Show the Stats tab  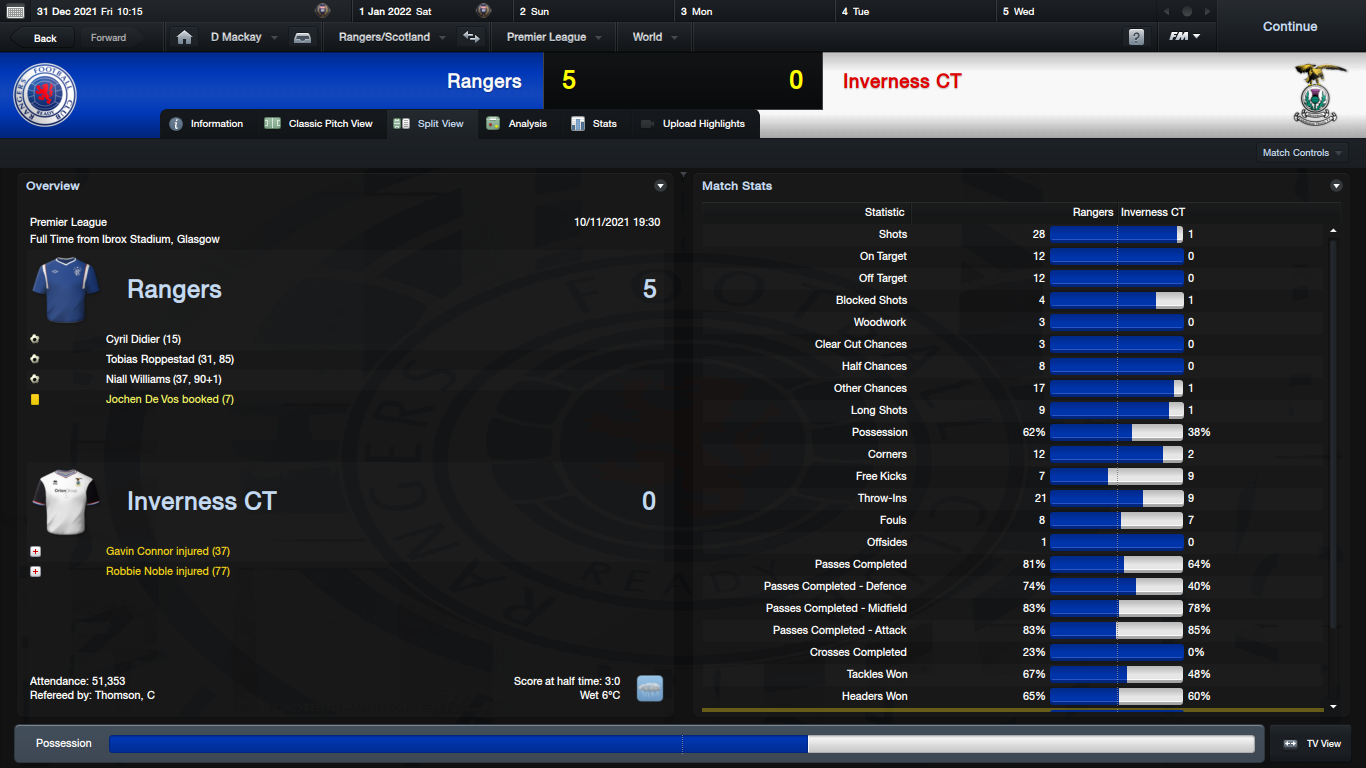pyautogui.click(x=594, y=124)
